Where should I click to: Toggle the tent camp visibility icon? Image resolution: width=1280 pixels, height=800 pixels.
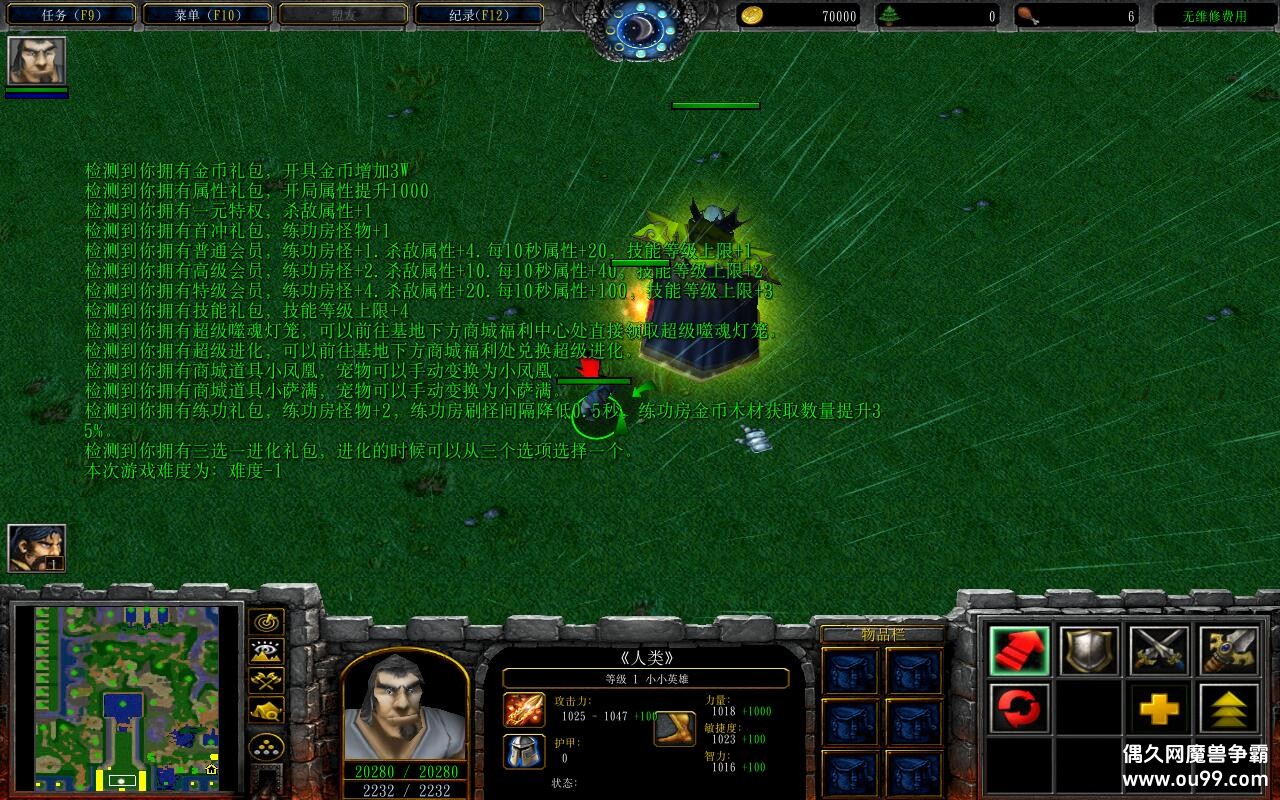click(265, 710)
